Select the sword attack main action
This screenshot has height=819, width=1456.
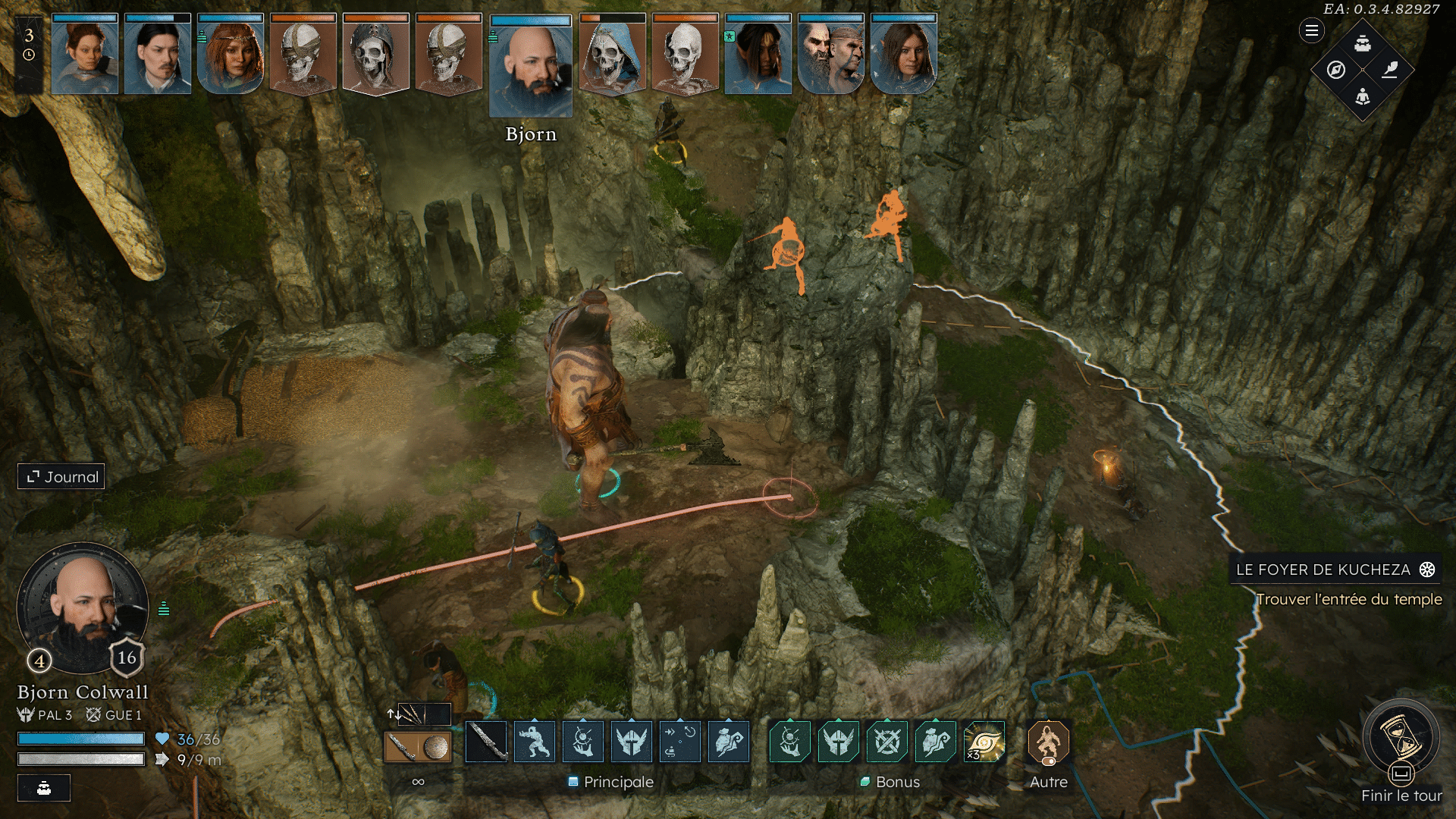(486, 742)
